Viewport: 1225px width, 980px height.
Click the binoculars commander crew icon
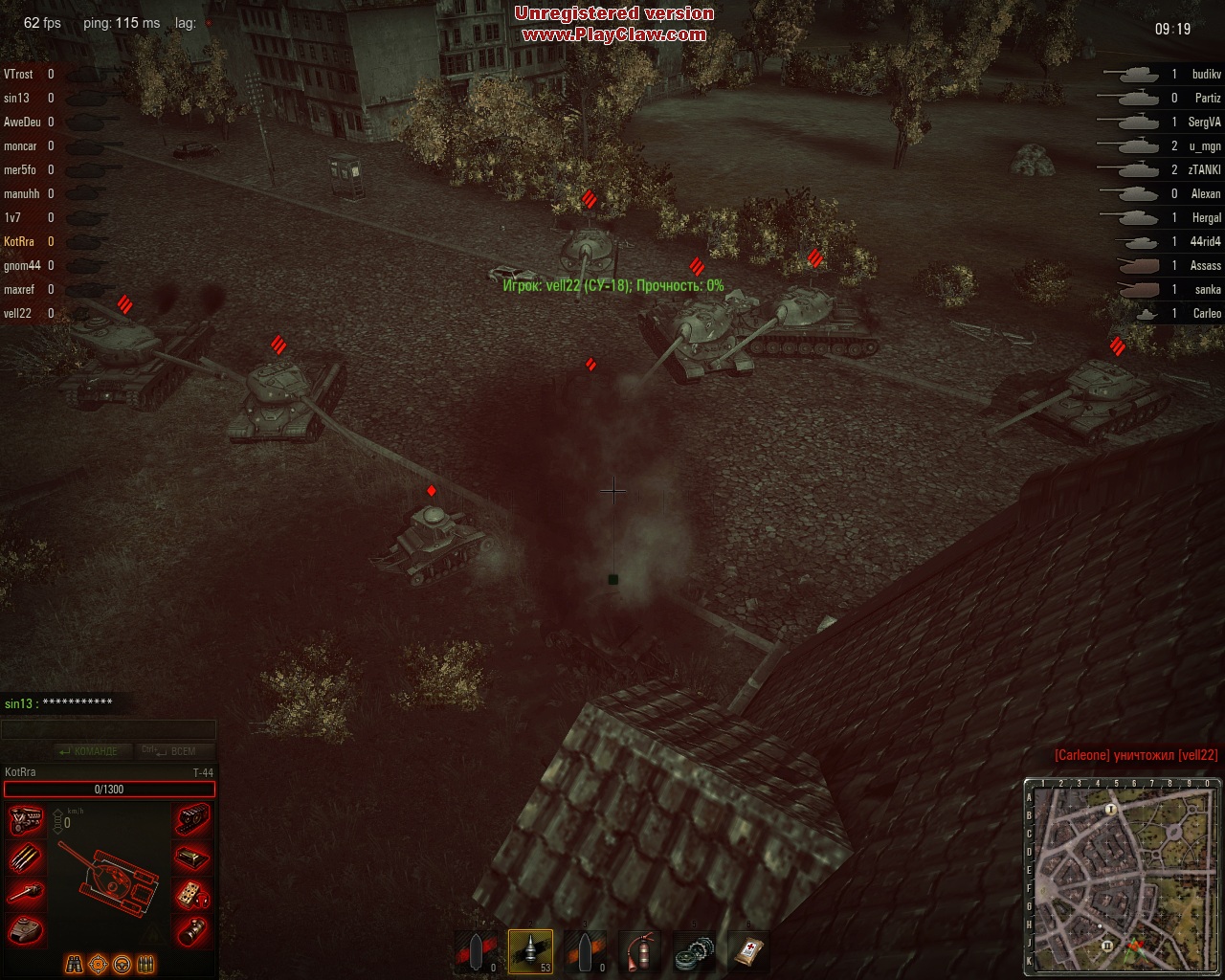click(x=75, y=964)
